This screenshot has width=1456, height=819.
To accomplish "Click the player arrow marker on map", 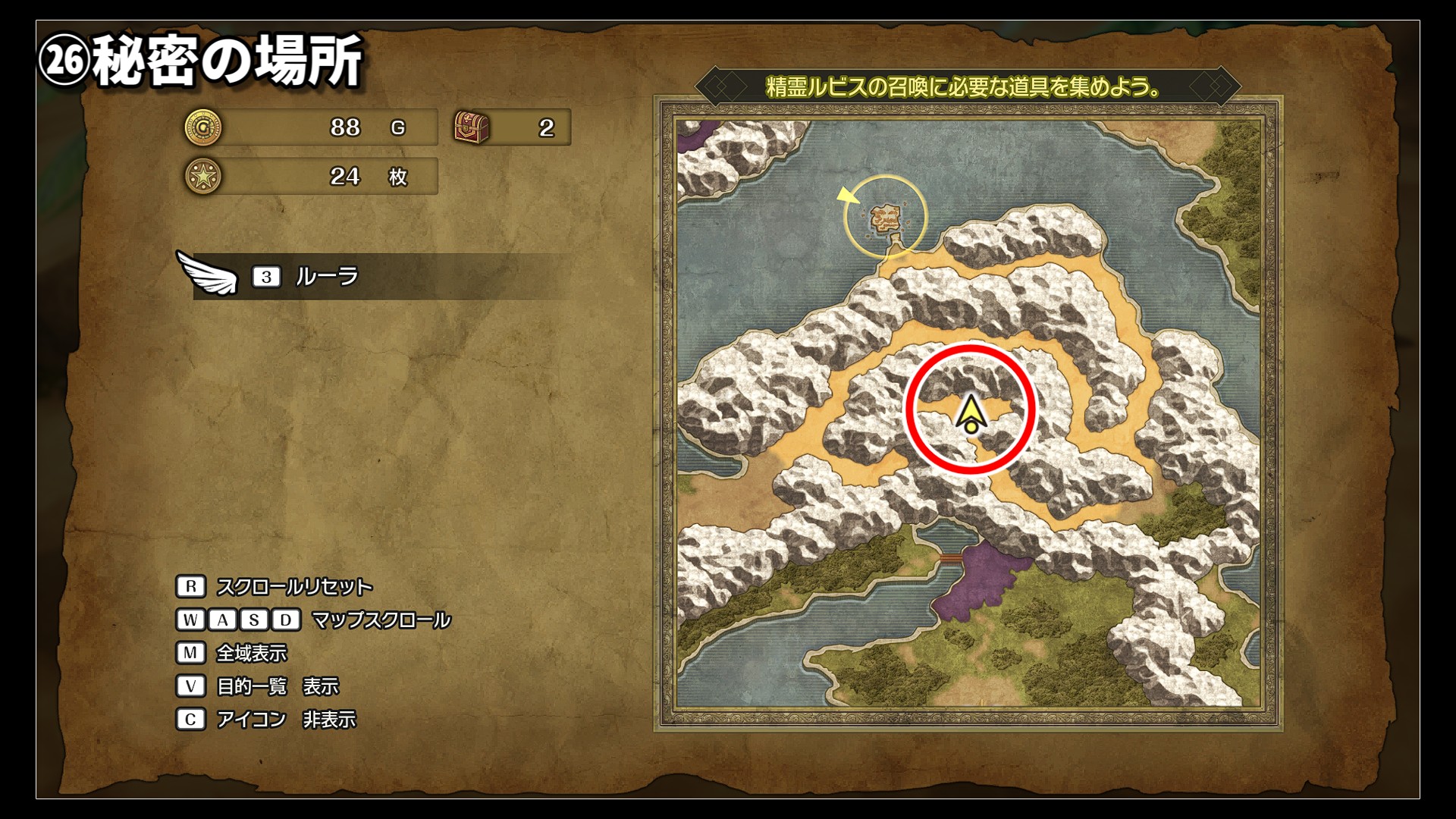I will [x=970, y=415].
